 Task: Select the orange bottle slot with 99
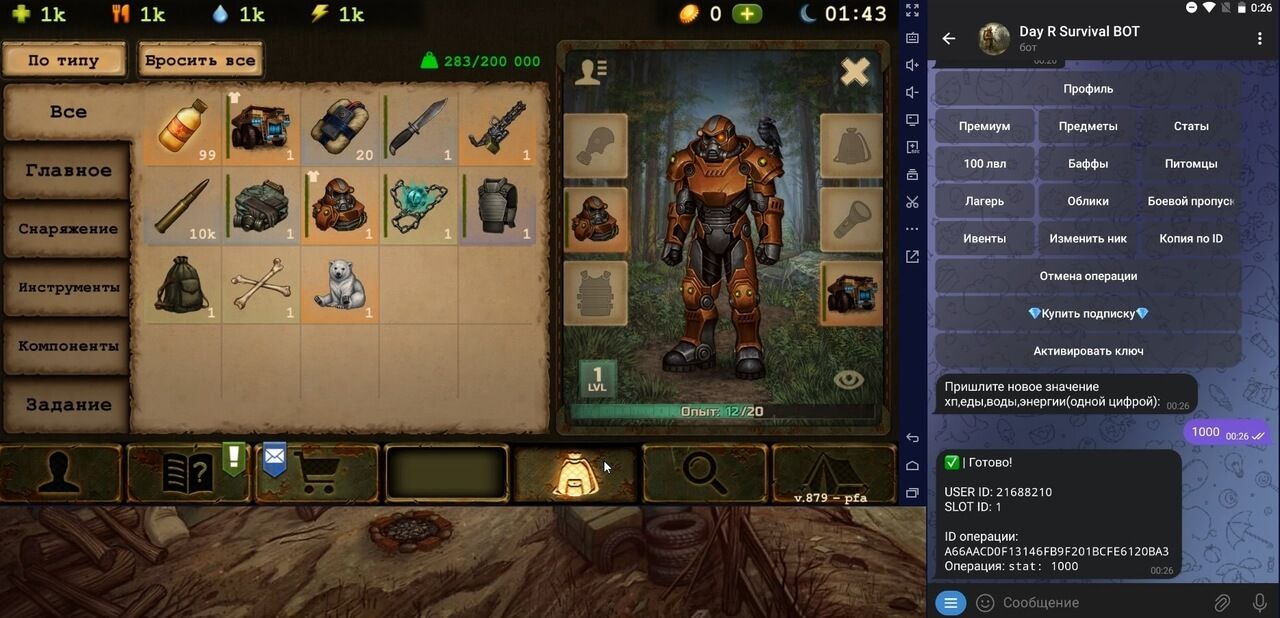point(184,127)
